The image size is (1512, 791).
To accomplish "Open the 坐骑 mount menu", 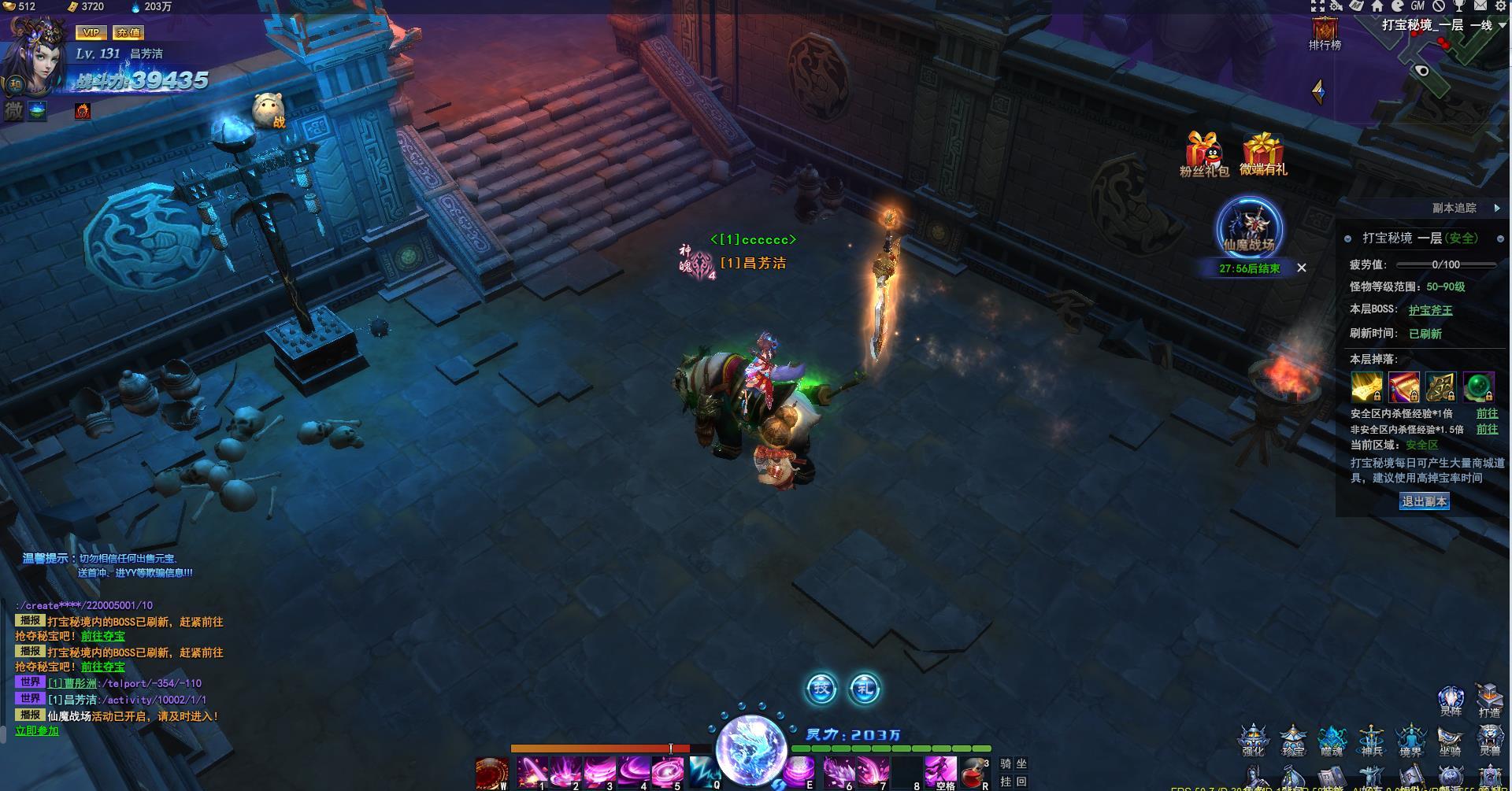I will tap(1450, 741).
